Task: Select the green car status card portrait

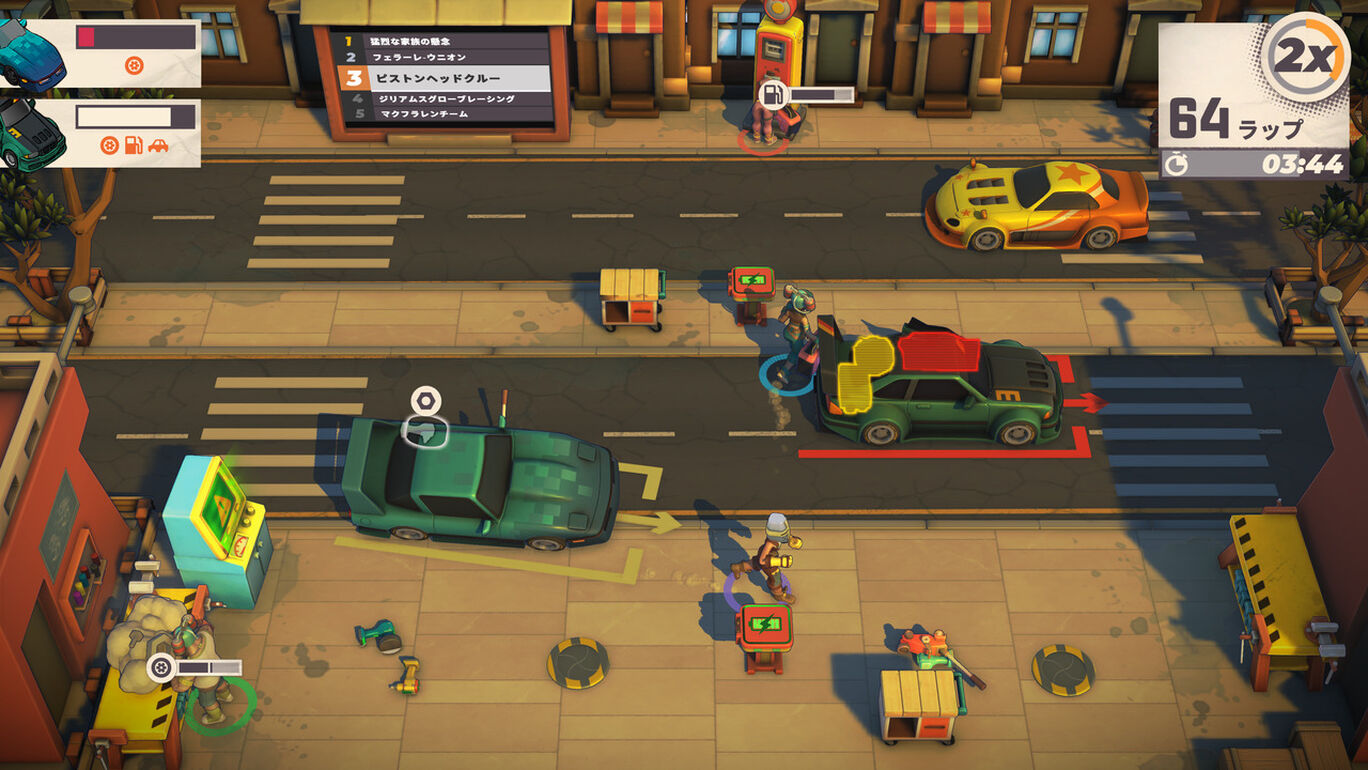Action: (x=32, y=133)
